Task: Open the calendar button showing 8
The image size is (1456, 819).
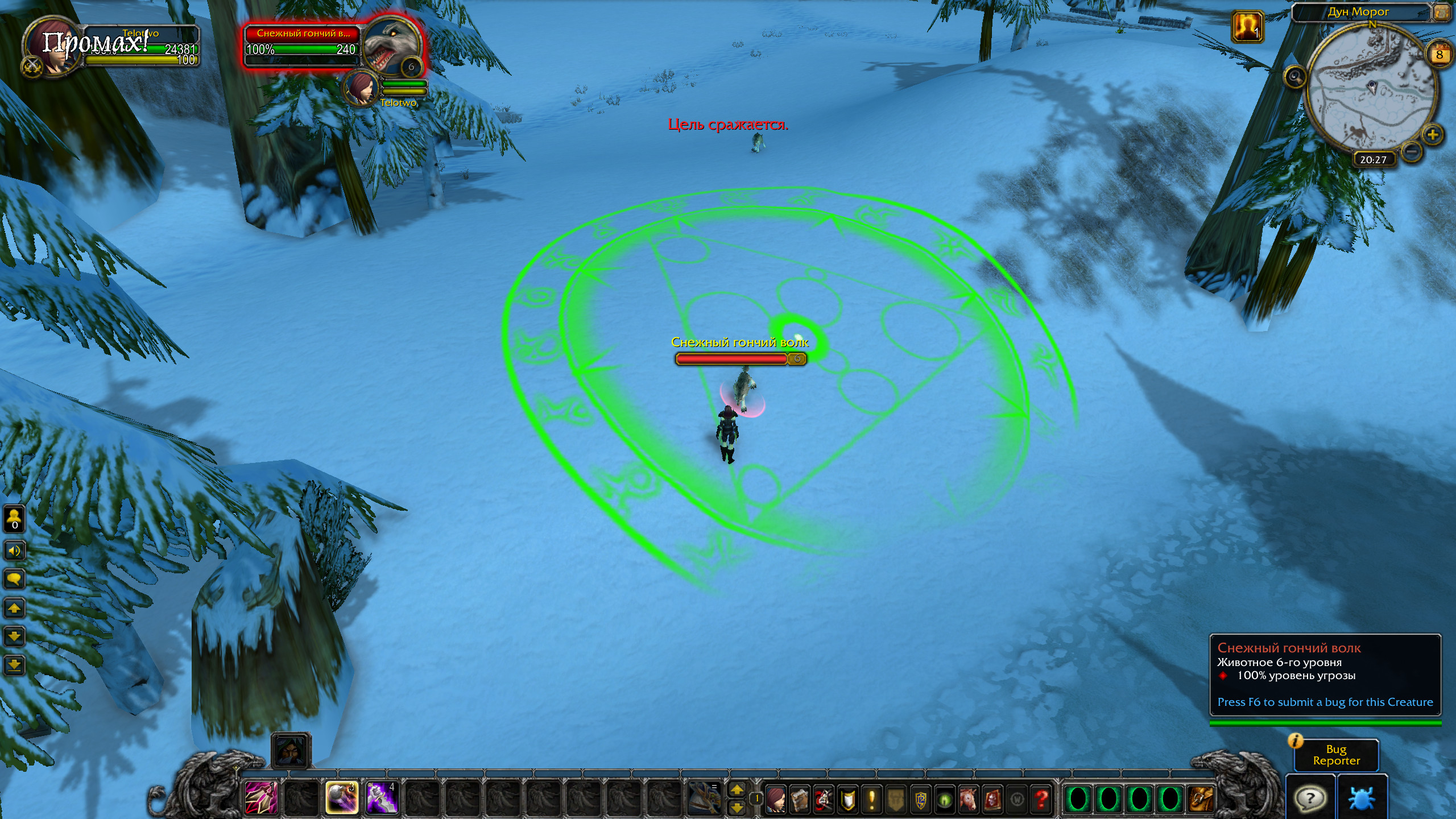Action: [1440, 55]
